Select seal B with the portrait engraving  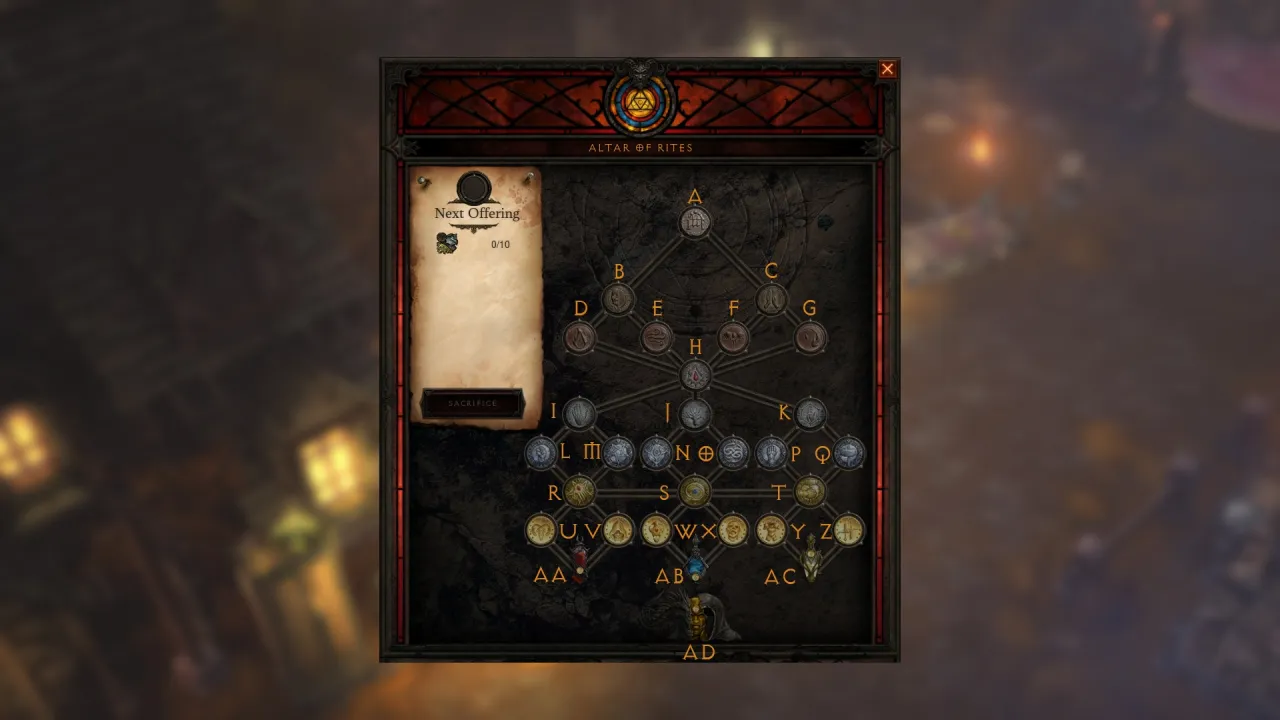[x=617, y=297]
